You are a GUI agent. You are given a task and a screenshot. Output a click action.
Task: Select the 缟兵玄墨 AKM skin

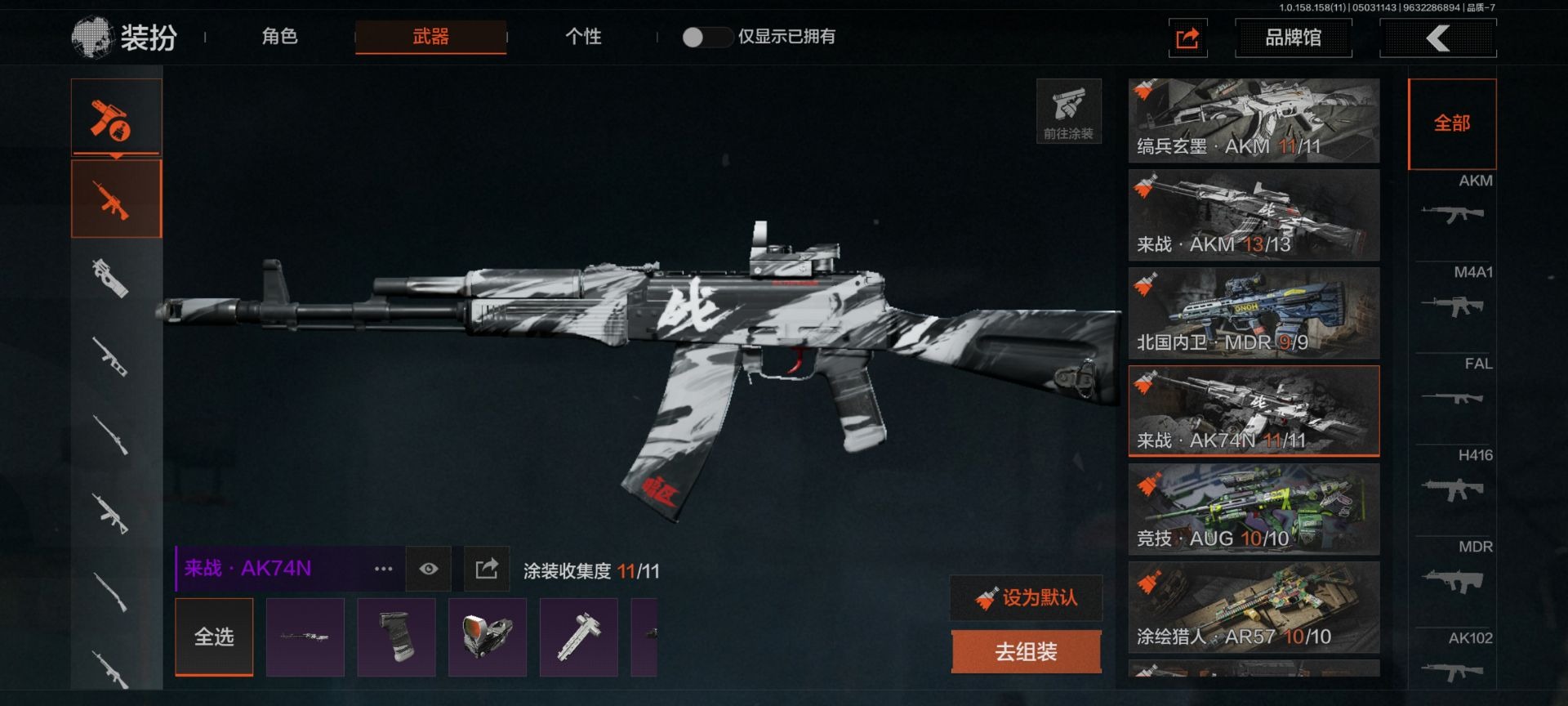coord(1254,120)
